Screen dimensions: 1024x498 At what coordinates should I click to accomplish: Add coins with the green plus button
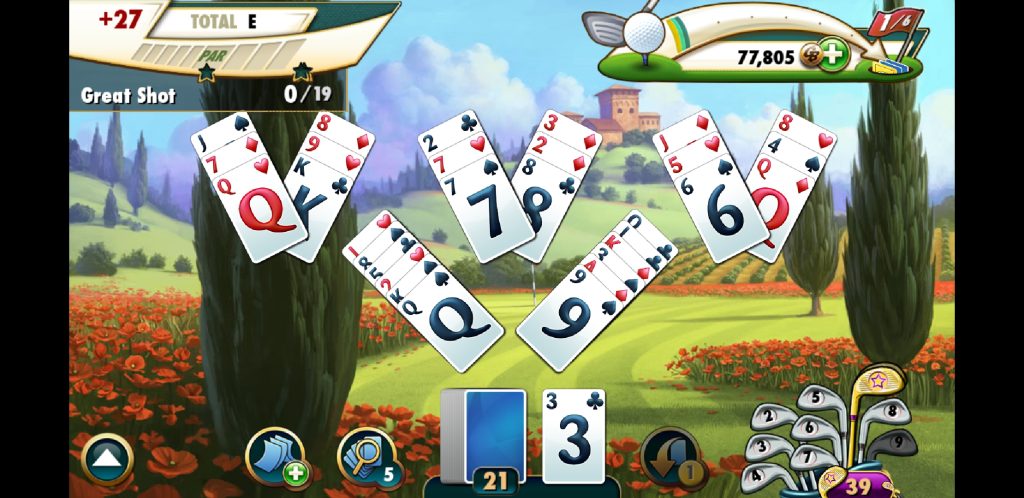tap(831, 56)
